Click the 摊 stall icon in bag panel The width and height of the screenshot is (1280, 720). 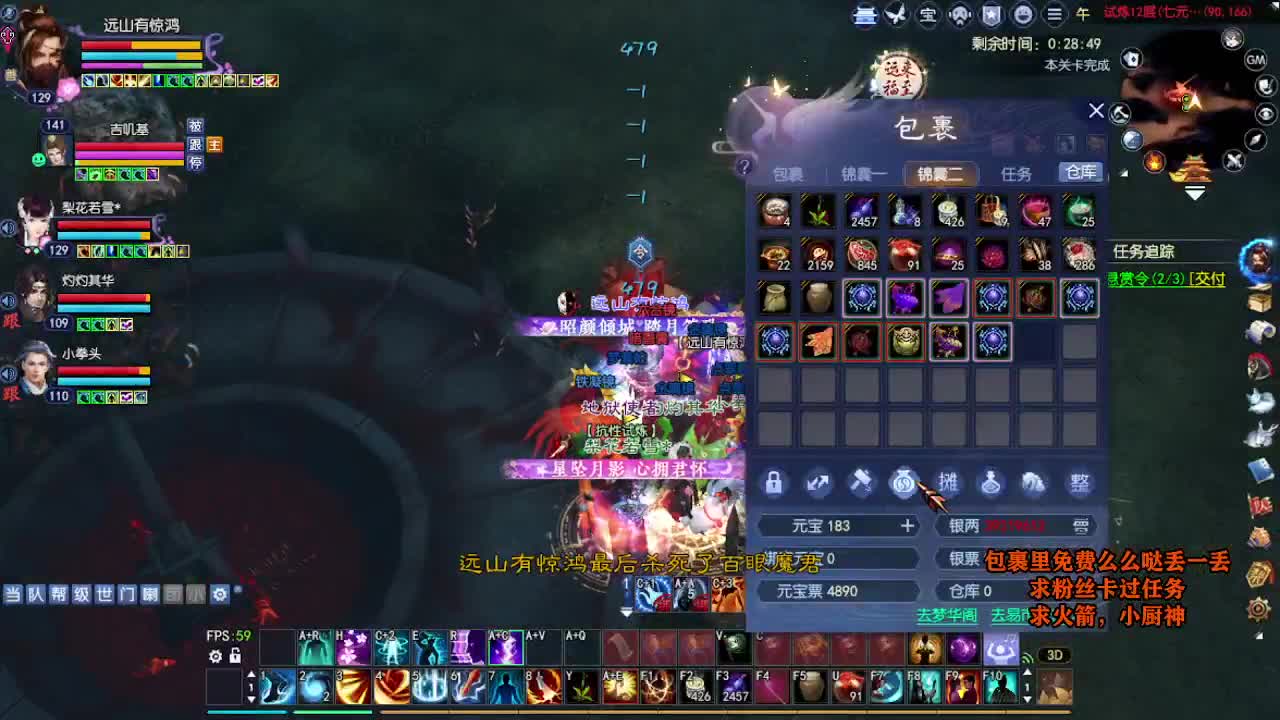coord(946,483)
